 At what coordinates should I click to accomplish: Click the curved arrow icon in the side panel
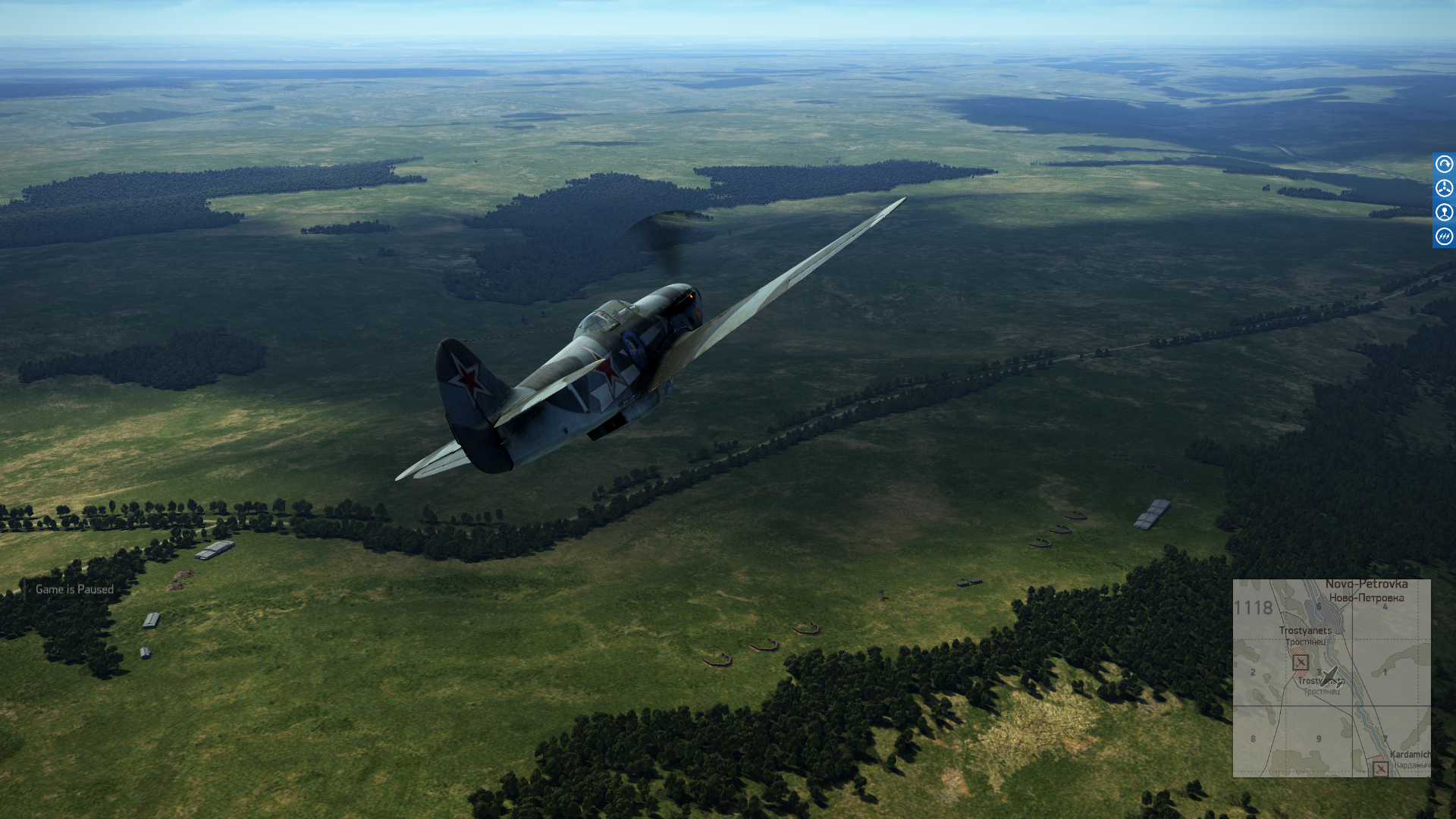[1444, 164]
